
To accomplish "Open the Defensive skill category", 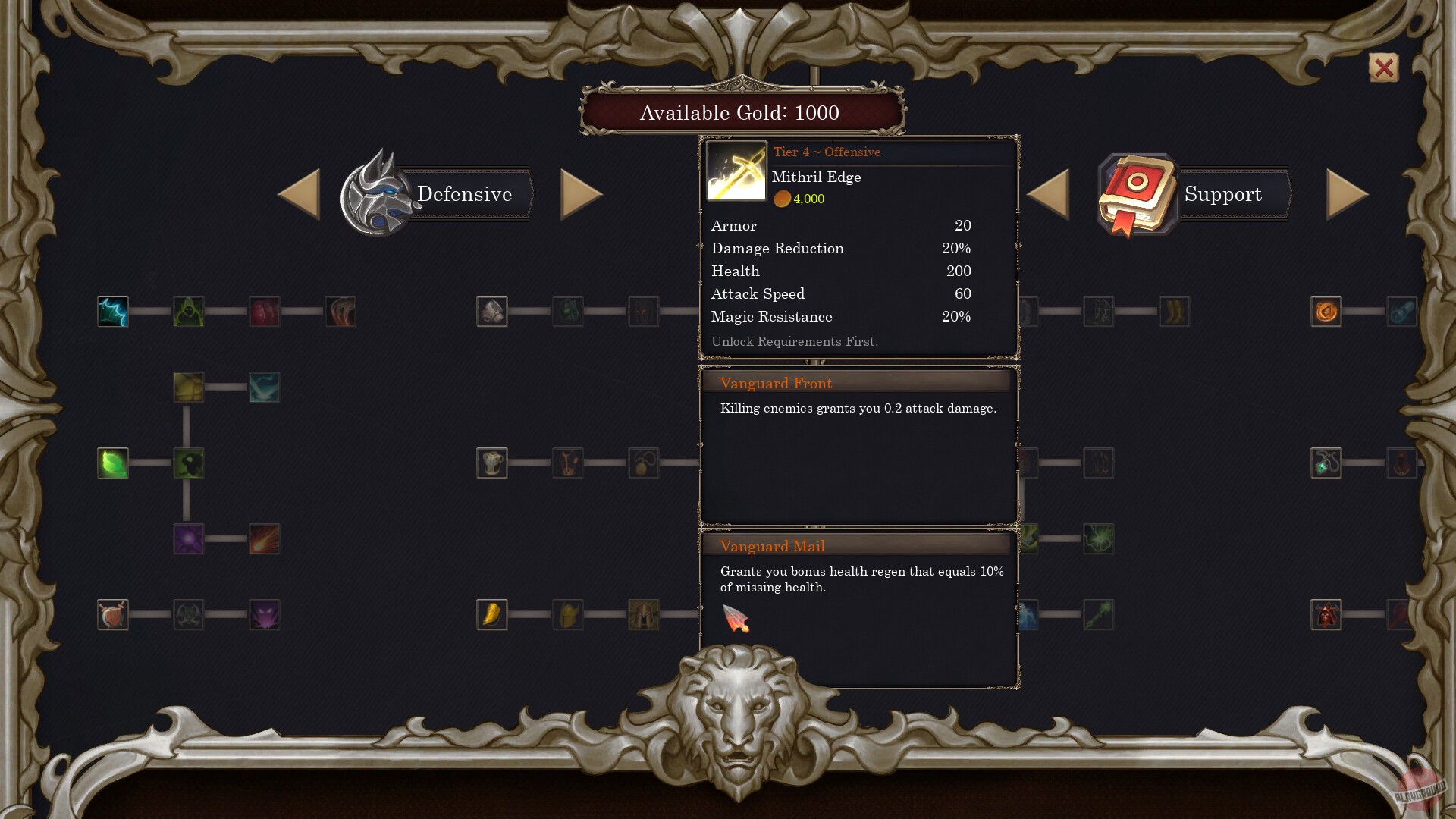I will (x=464, y=194).
